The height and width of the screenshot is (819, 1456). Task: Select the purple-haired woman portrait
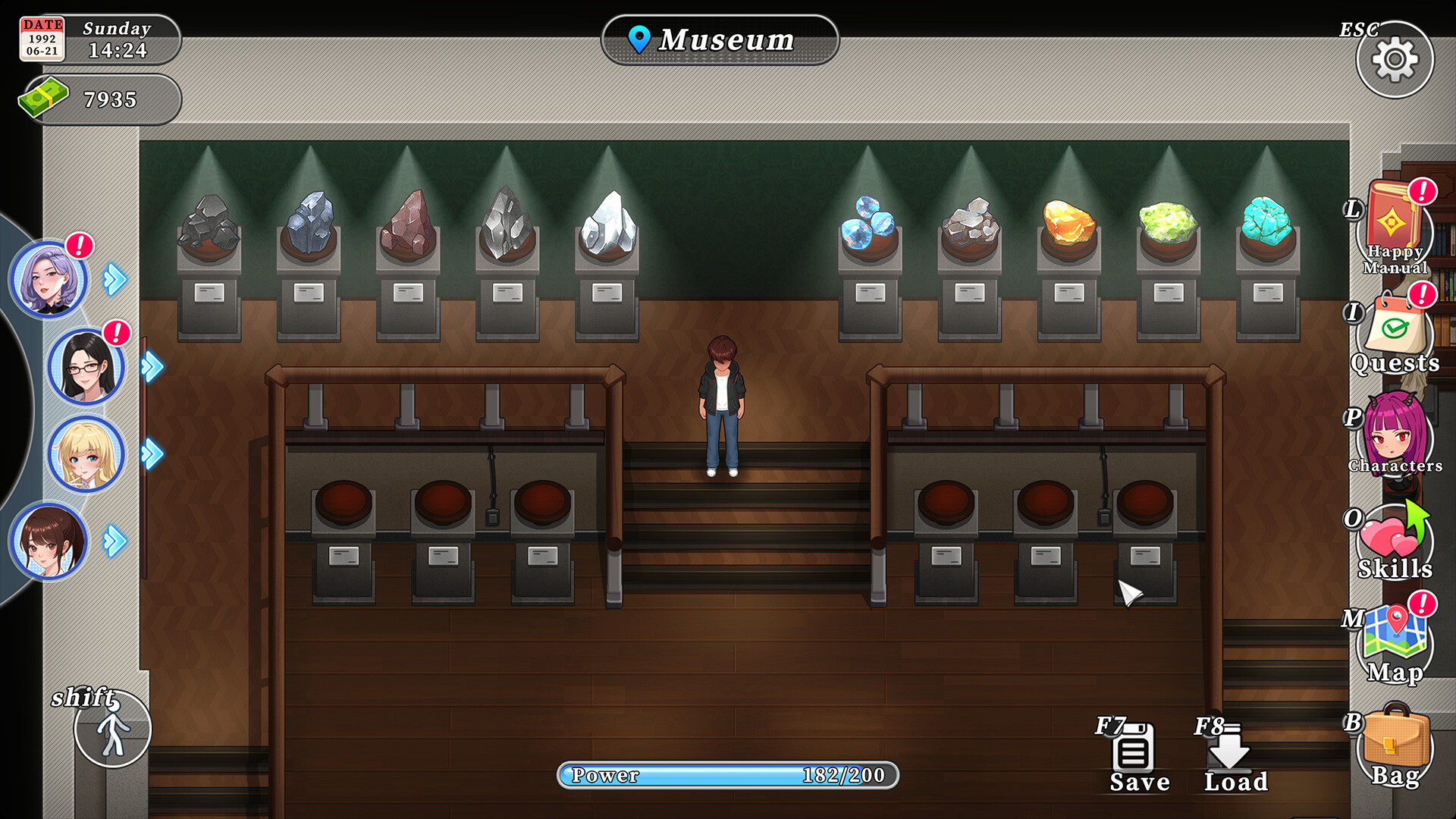(x=49, y=279)
